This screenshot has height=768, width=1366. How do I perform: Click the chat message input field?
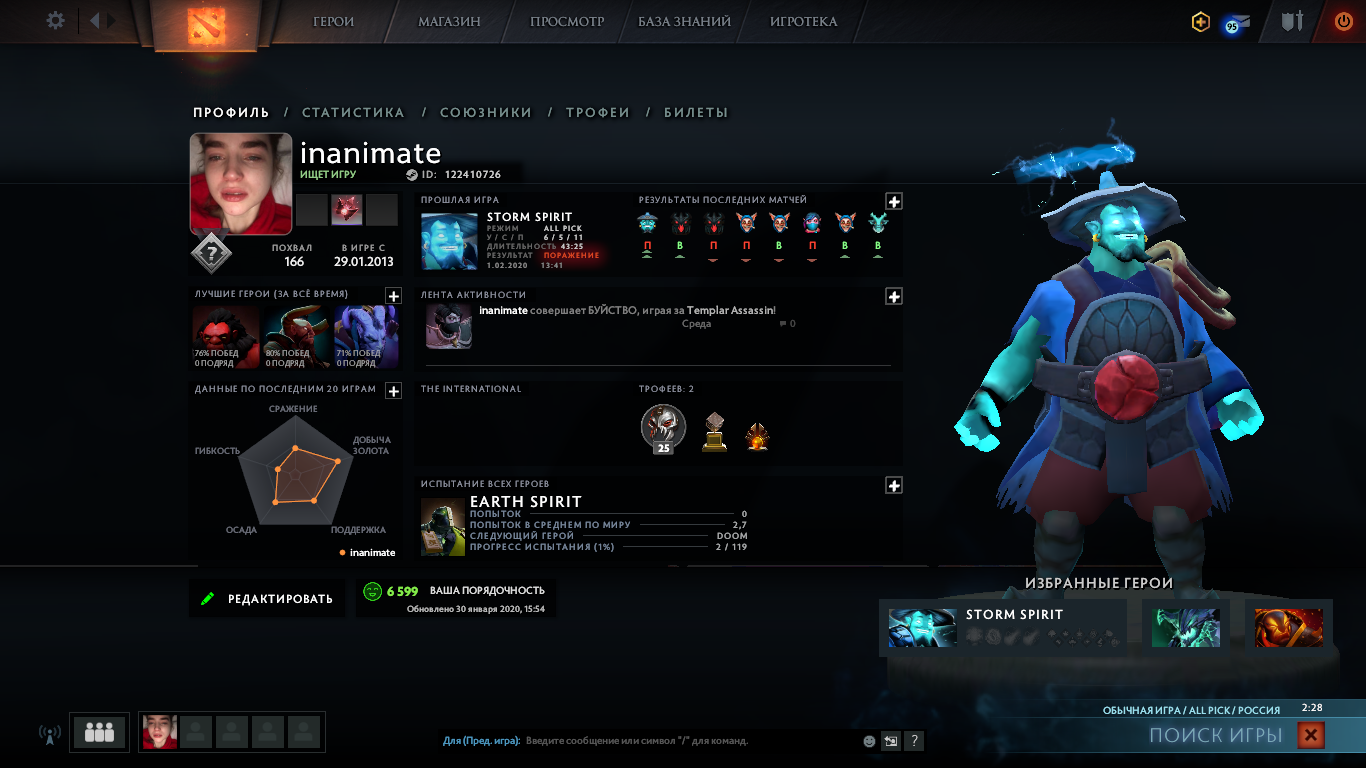pos(690,741)
